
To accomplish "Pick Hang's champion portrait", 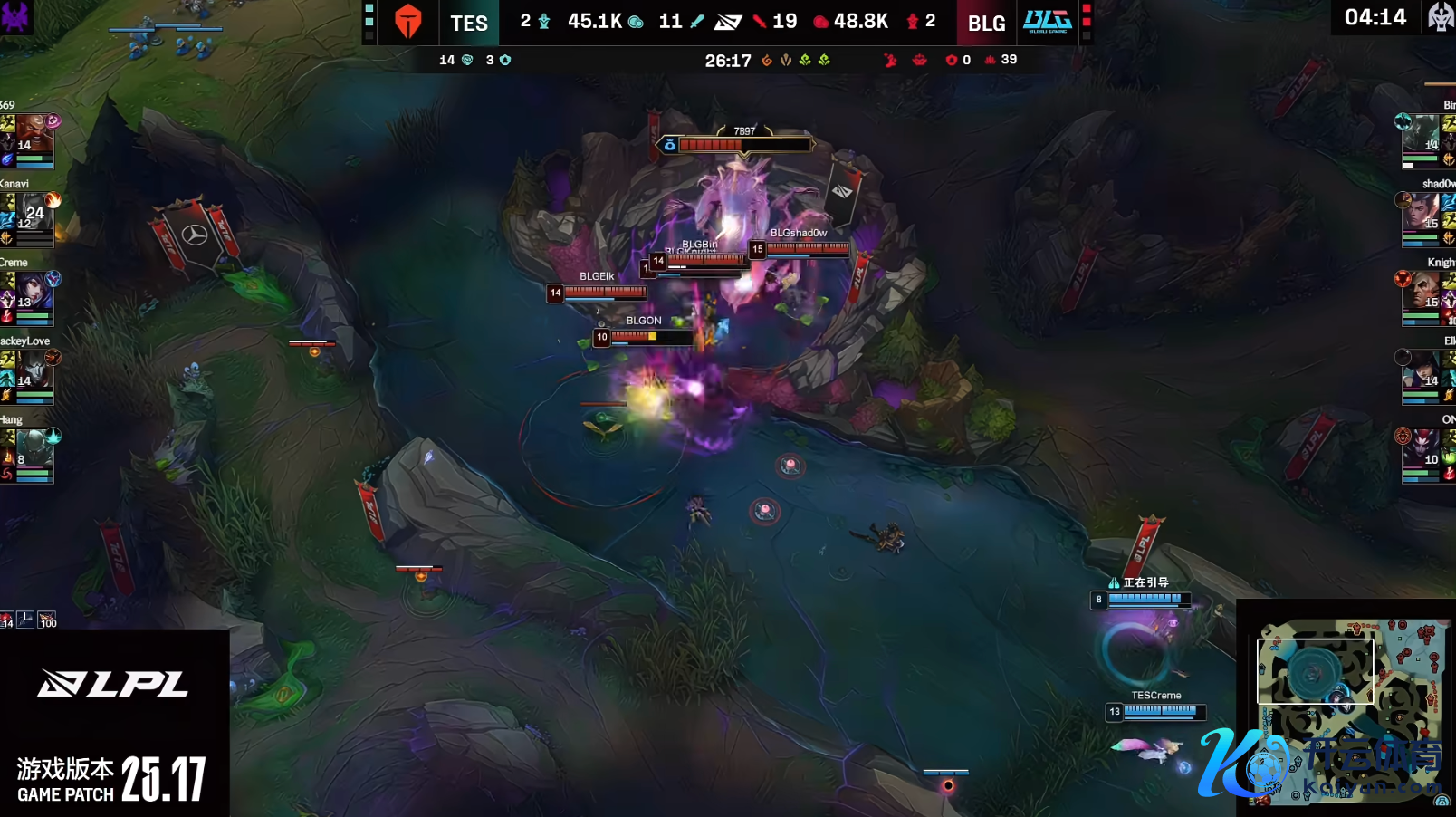I will pyautogui.click(x=34, y=449).
